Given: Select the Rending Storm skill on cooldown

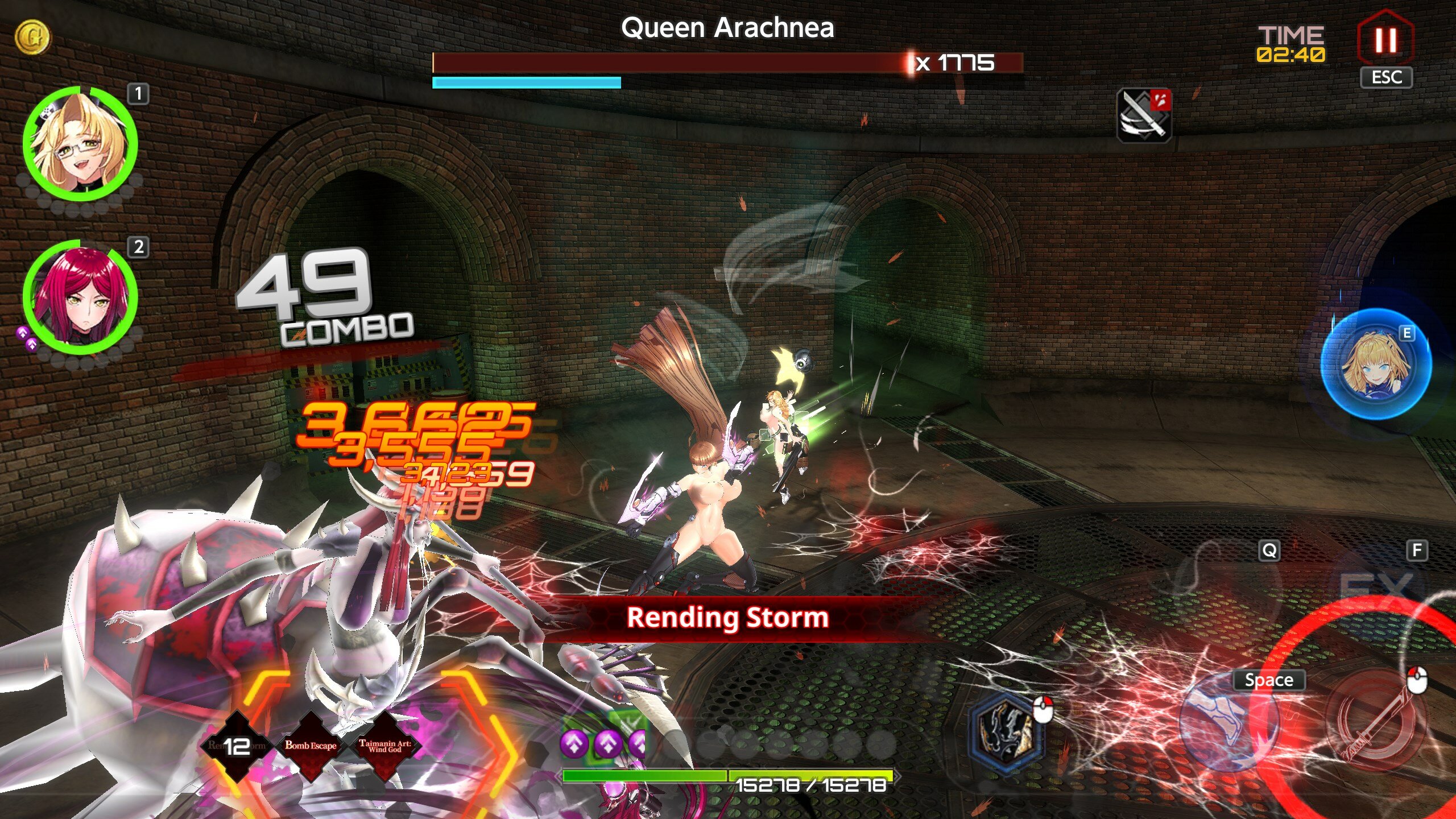Looking at the screenshot, I should [236, 745].
